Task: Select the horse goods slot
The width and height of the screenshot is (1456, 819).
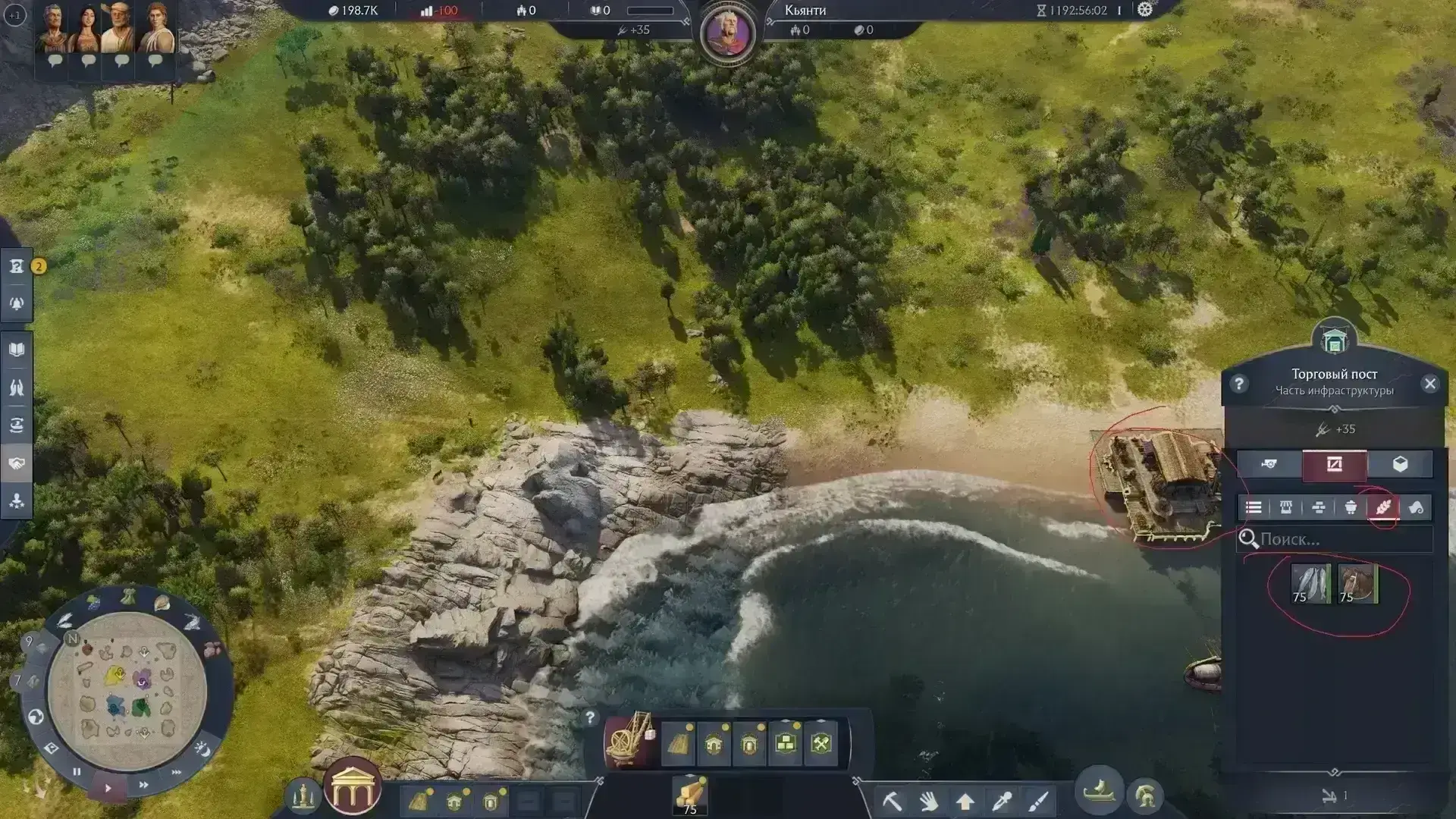Action: pyautogui.click(x=1357, y=584)
